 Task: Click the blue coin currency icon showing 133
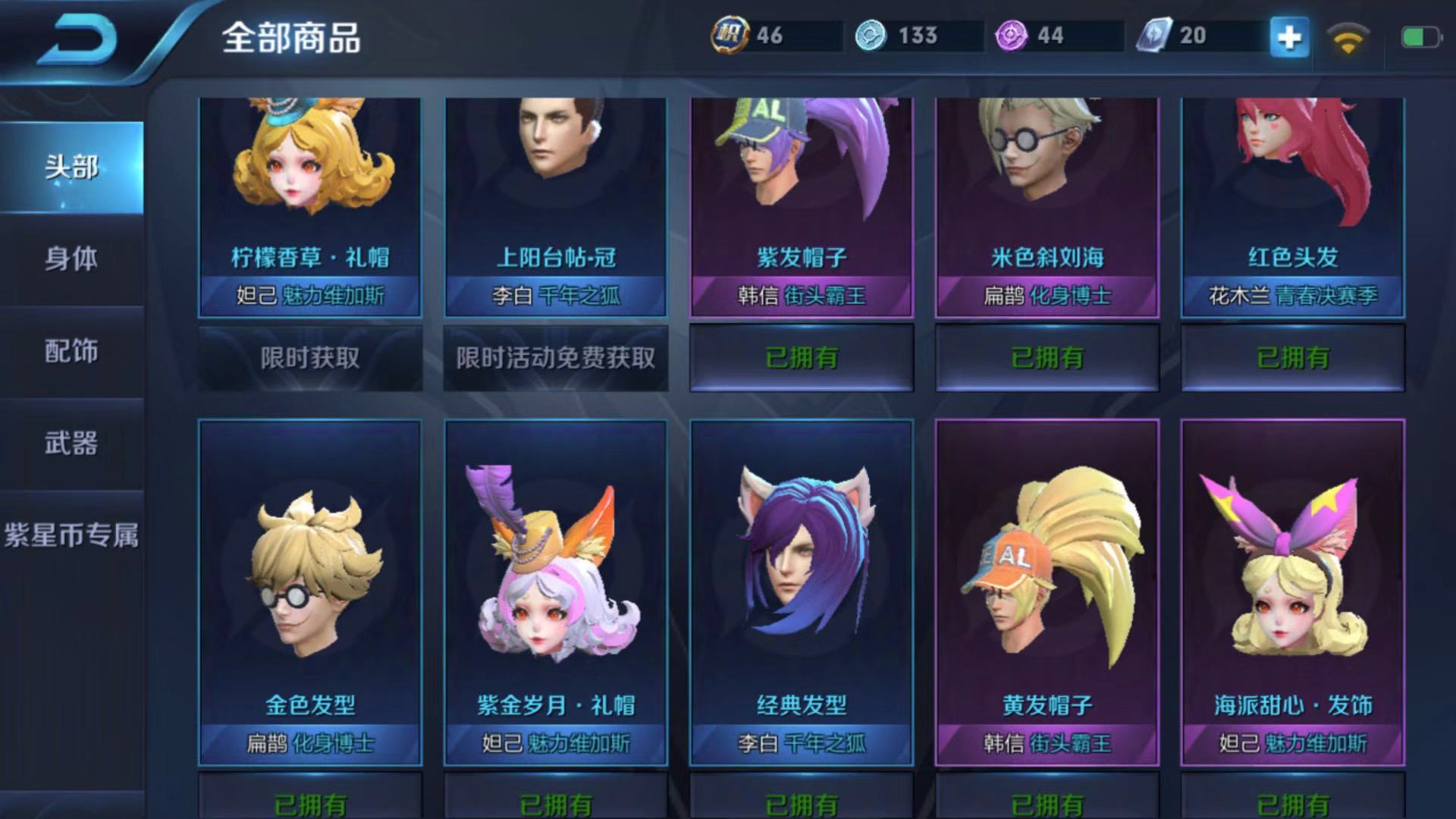tap(871, 33)
